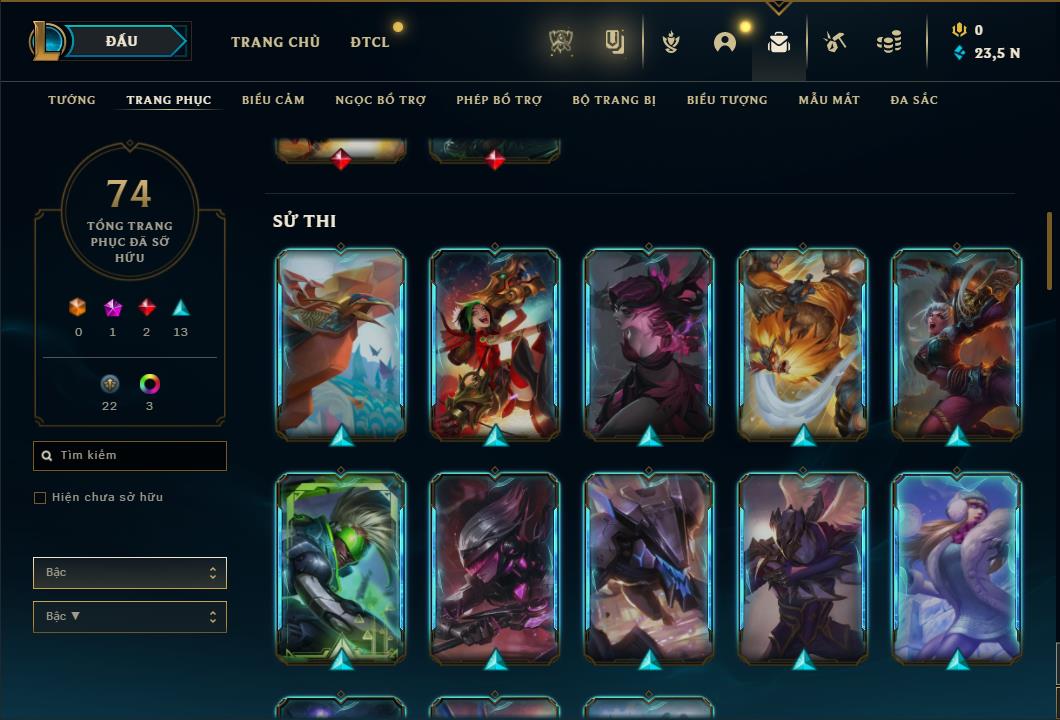Switch to the TƯỚNG champions tab
Image resolution: width=1060 pixels, height=720 pixels.
[72, 100]
